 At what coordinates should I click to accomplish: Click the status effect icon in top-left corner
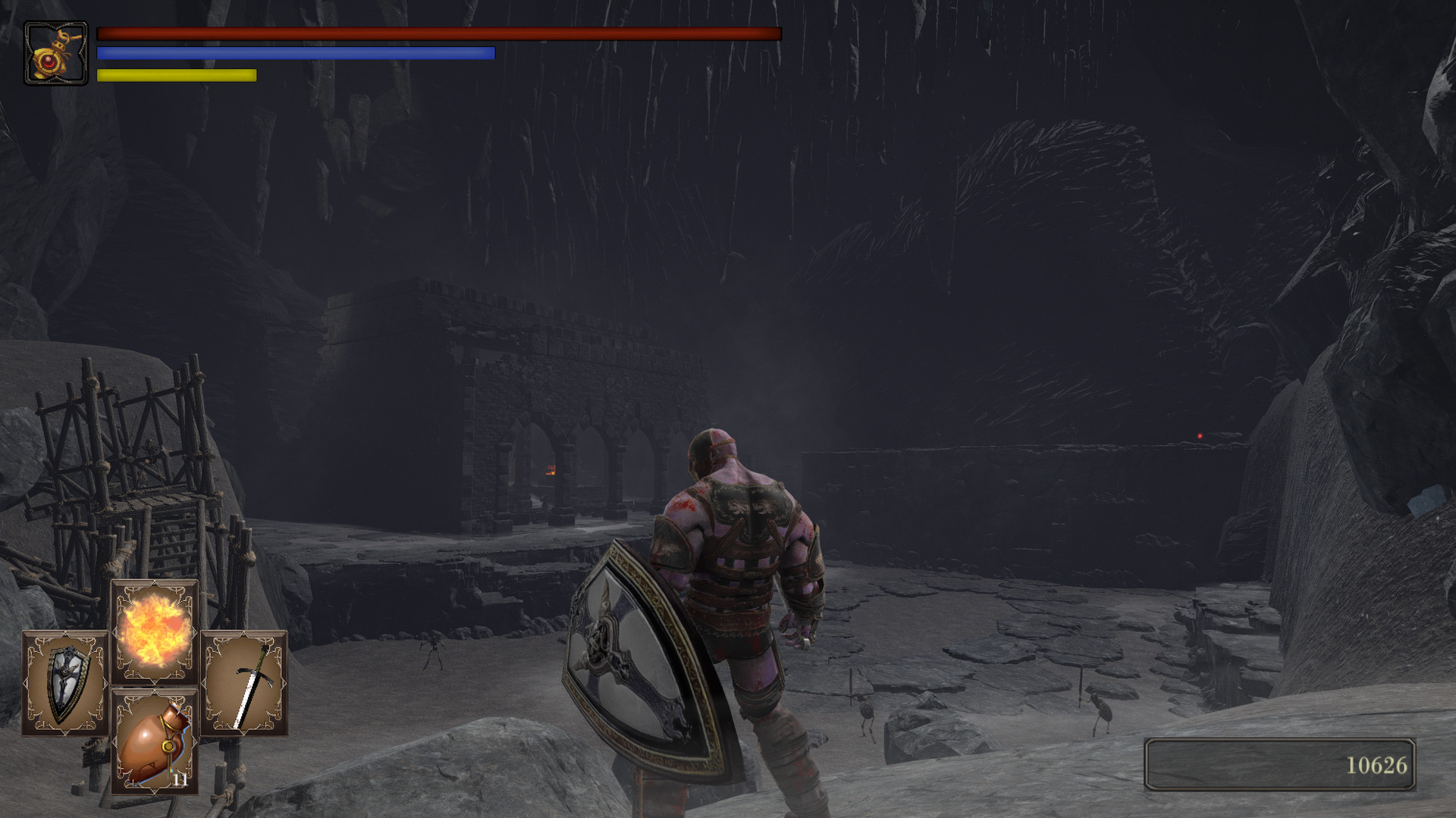click(55, 52)
